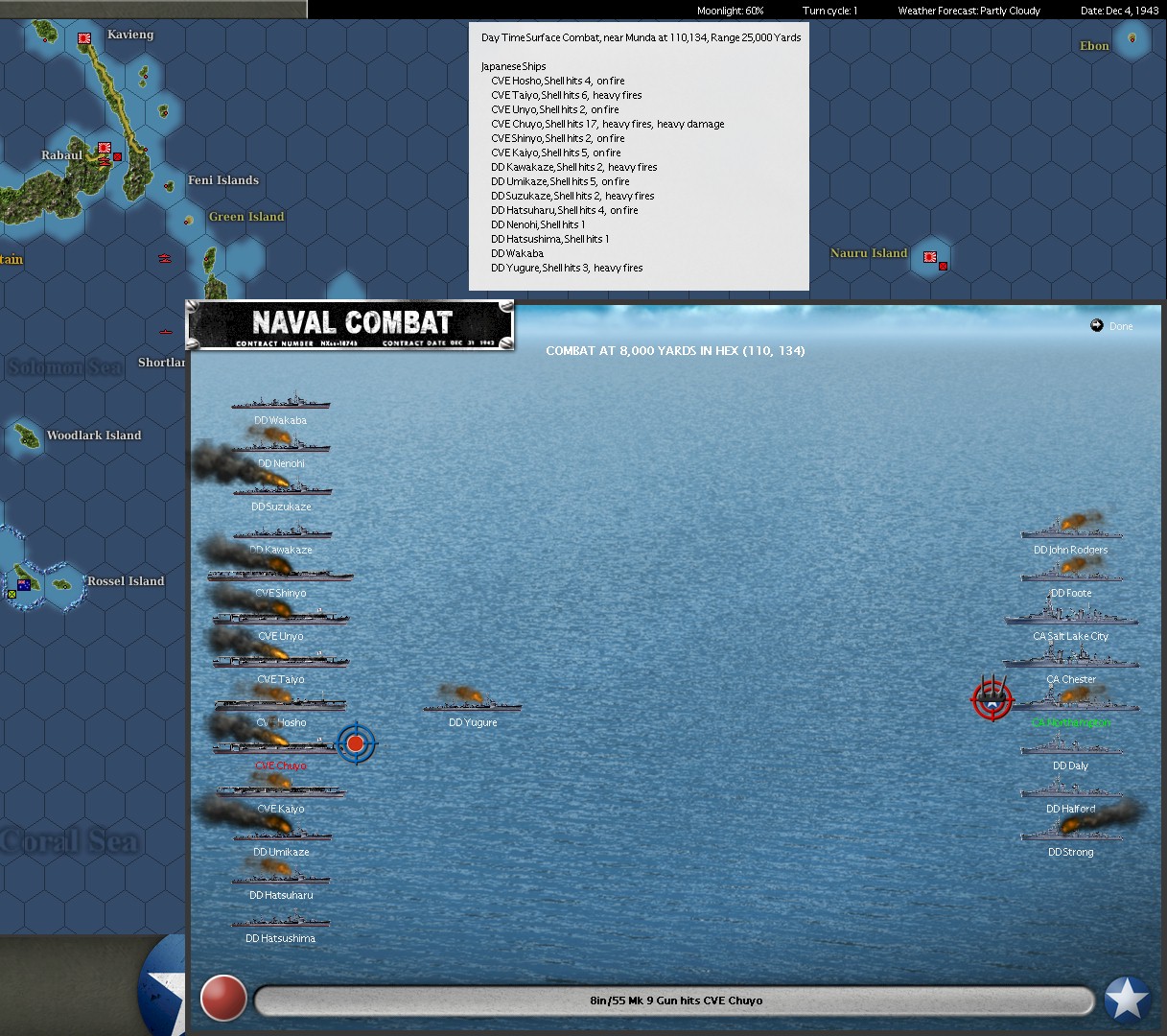
Task: Click Done to close naval combat
Action: point(1112,326)
